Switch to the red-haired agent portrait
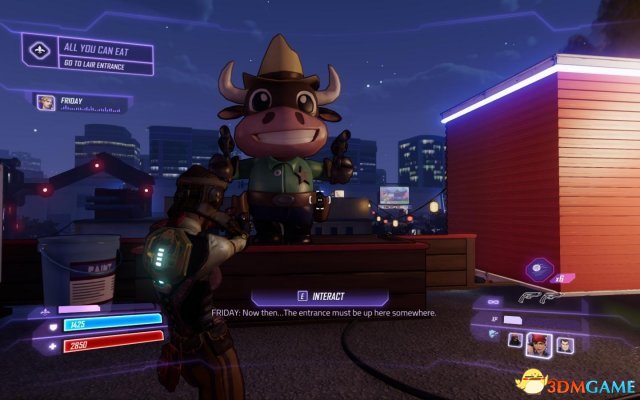This screenshot has height=400, width=640. (x=539, y=344)
